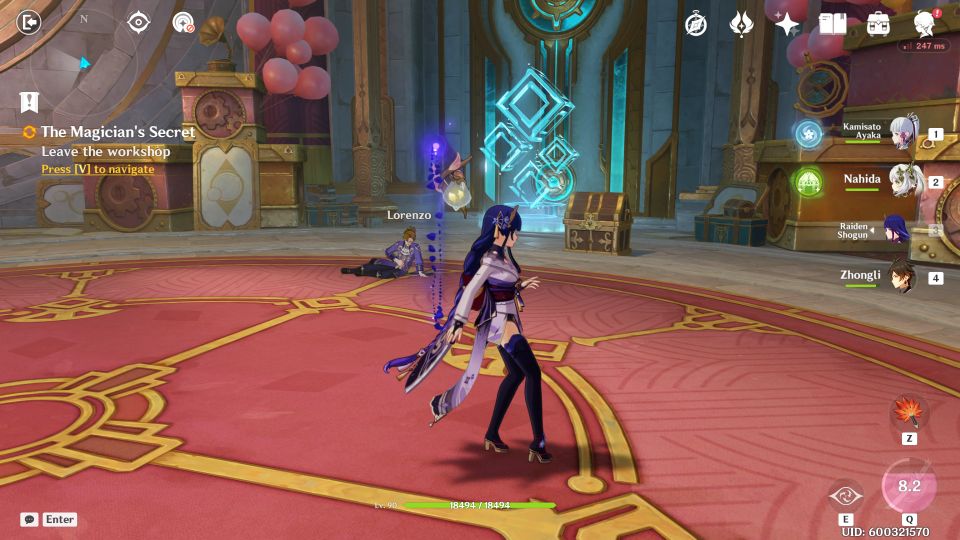Click the disabled co-op target icon
The image size is (960, 540).
(183, 22)
